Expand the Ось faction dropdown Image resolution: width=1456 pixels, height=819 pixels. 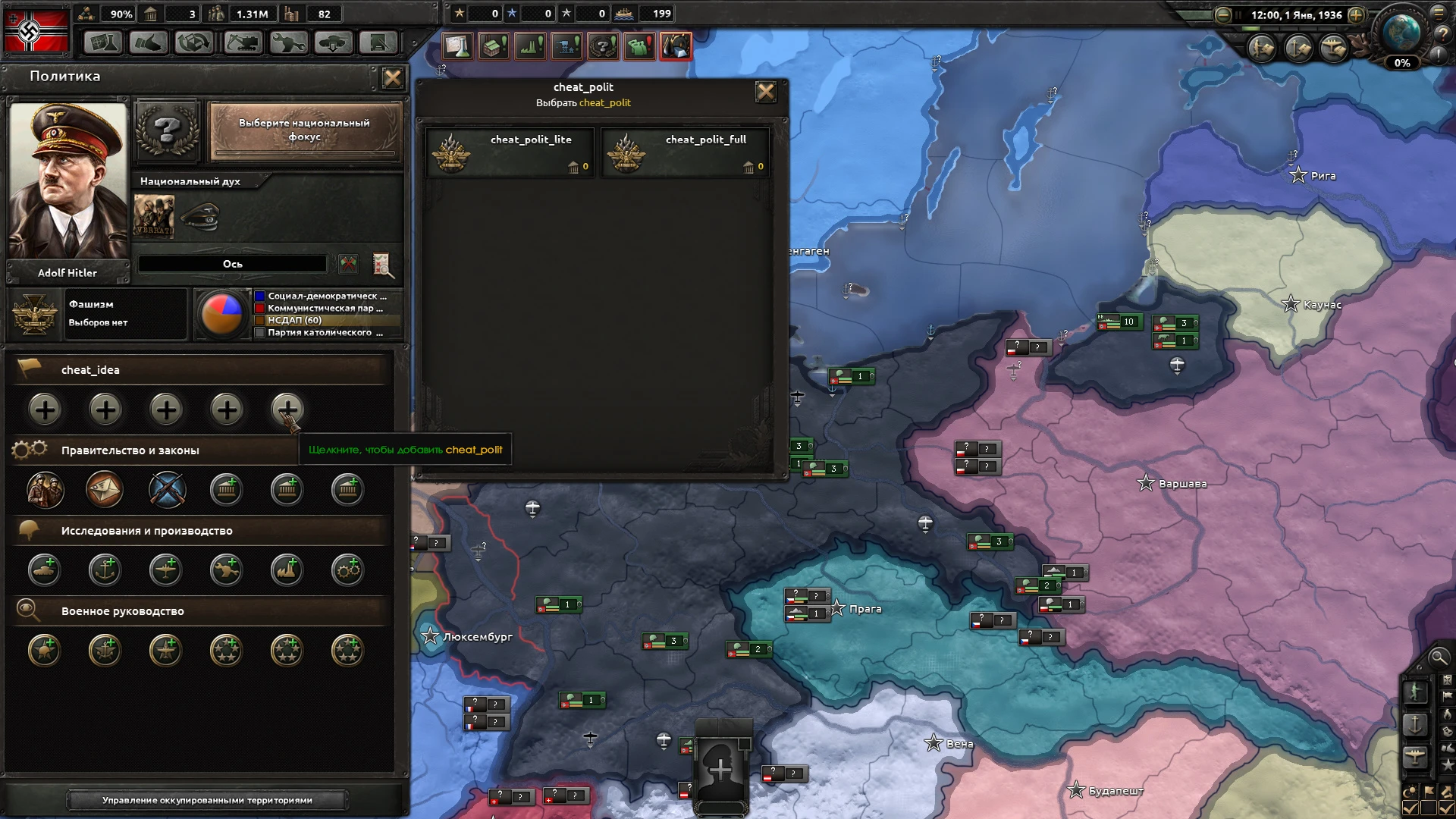(232, 263)
